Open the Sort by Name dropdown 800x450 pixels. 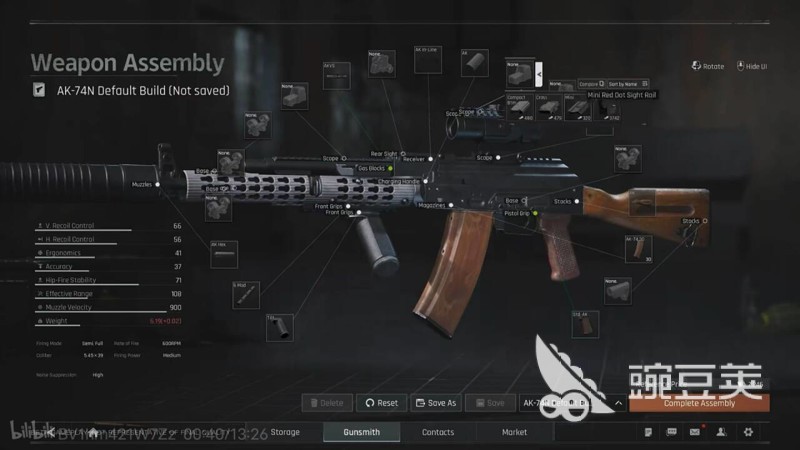(629, 83)
